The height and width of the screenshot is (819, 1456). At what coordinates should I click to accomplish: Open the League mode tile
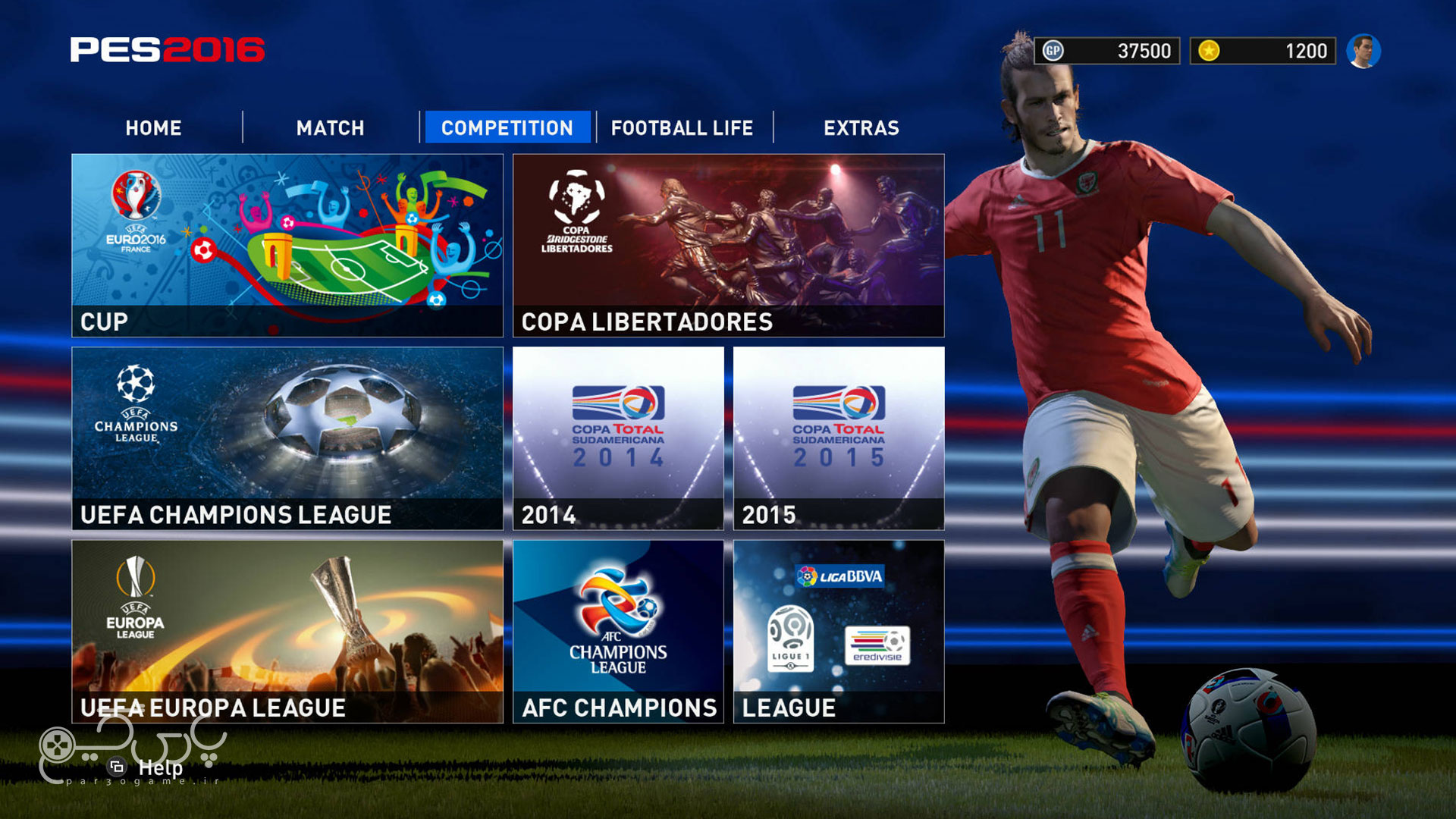pos(838,629)
